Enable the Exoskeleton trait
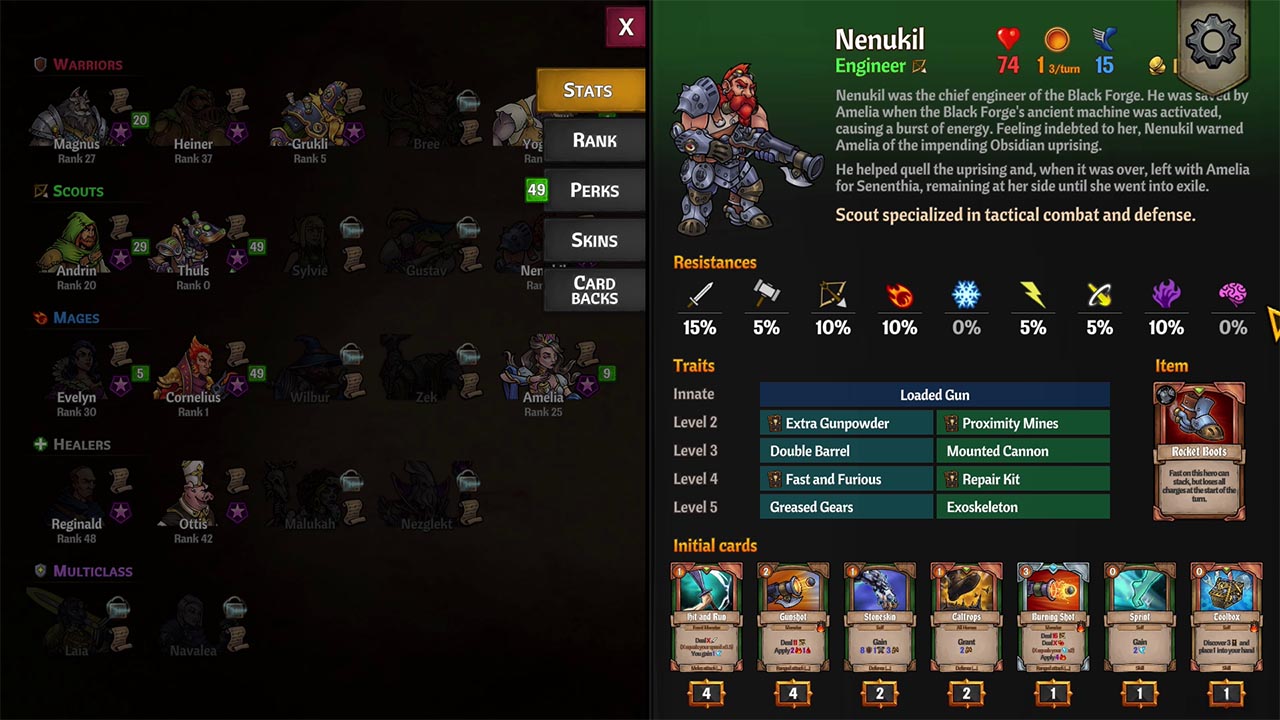1280x720 pixels. tap(1022, 507)
